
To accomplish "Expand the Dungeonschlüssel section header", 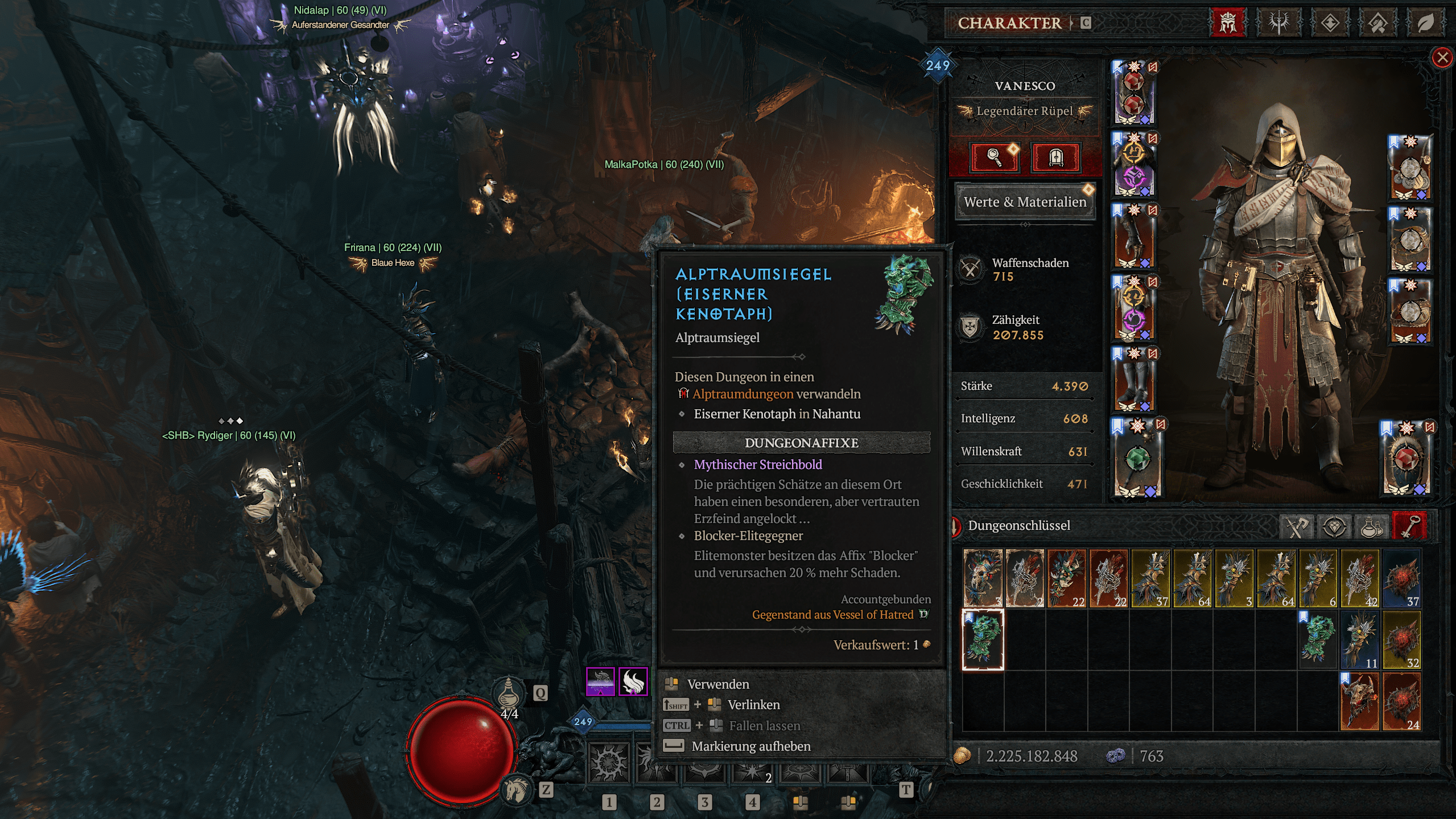I will click(x=1018, y=526).
